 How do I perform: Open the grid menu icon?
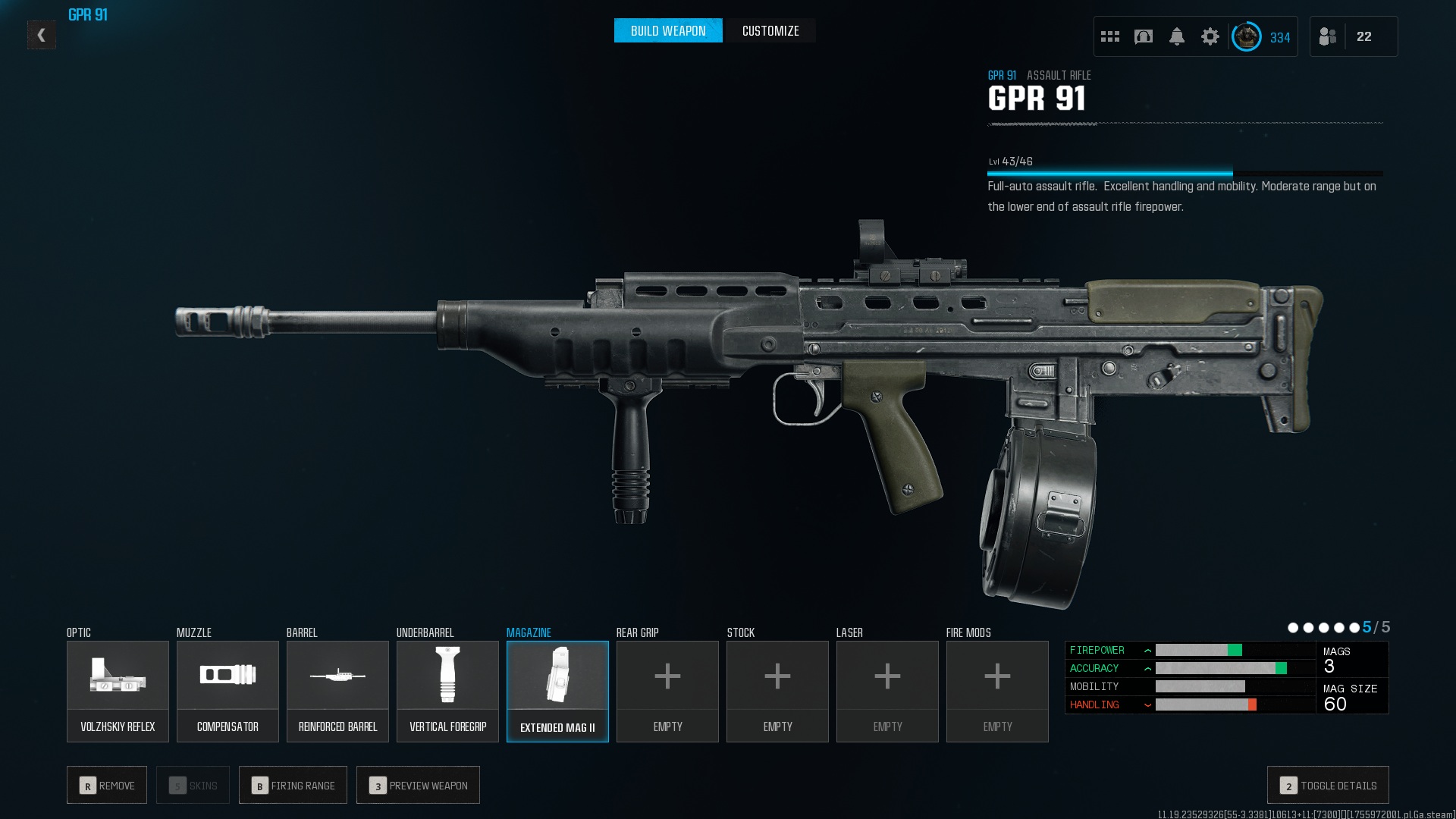coord(1110,36)
